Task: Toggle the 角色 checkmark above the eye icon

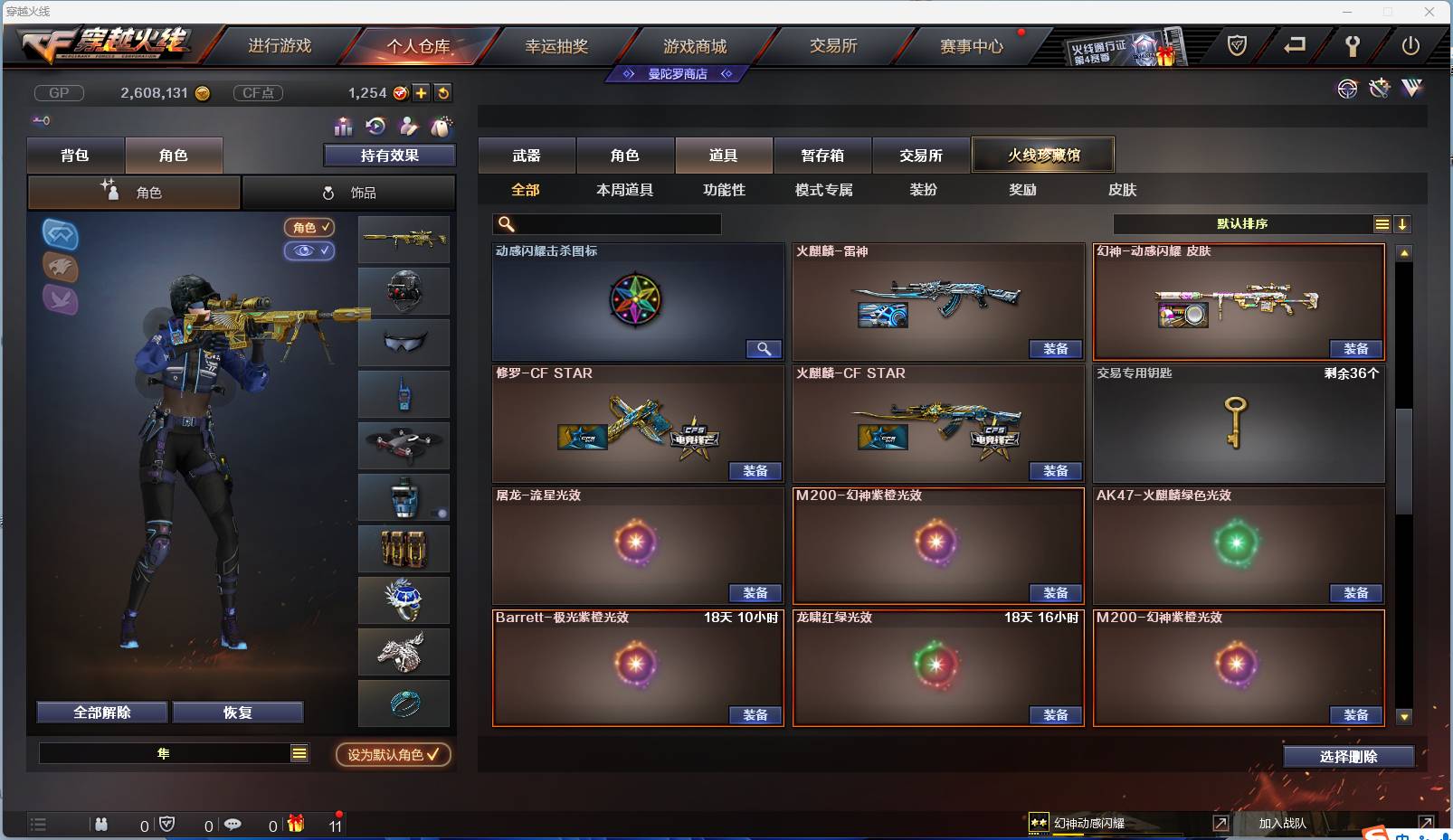Action: 310,228
